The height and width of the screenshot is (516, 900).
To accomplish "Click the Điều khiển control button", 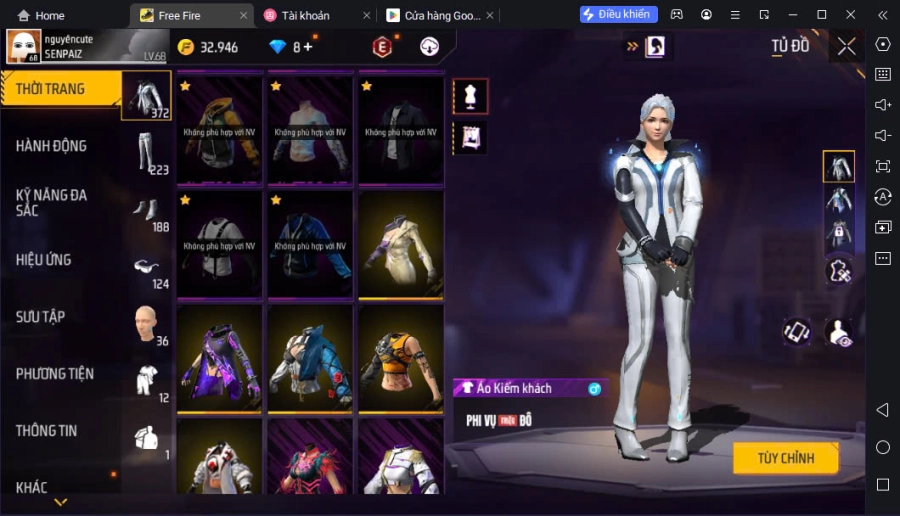I will (x=619, y=14).
